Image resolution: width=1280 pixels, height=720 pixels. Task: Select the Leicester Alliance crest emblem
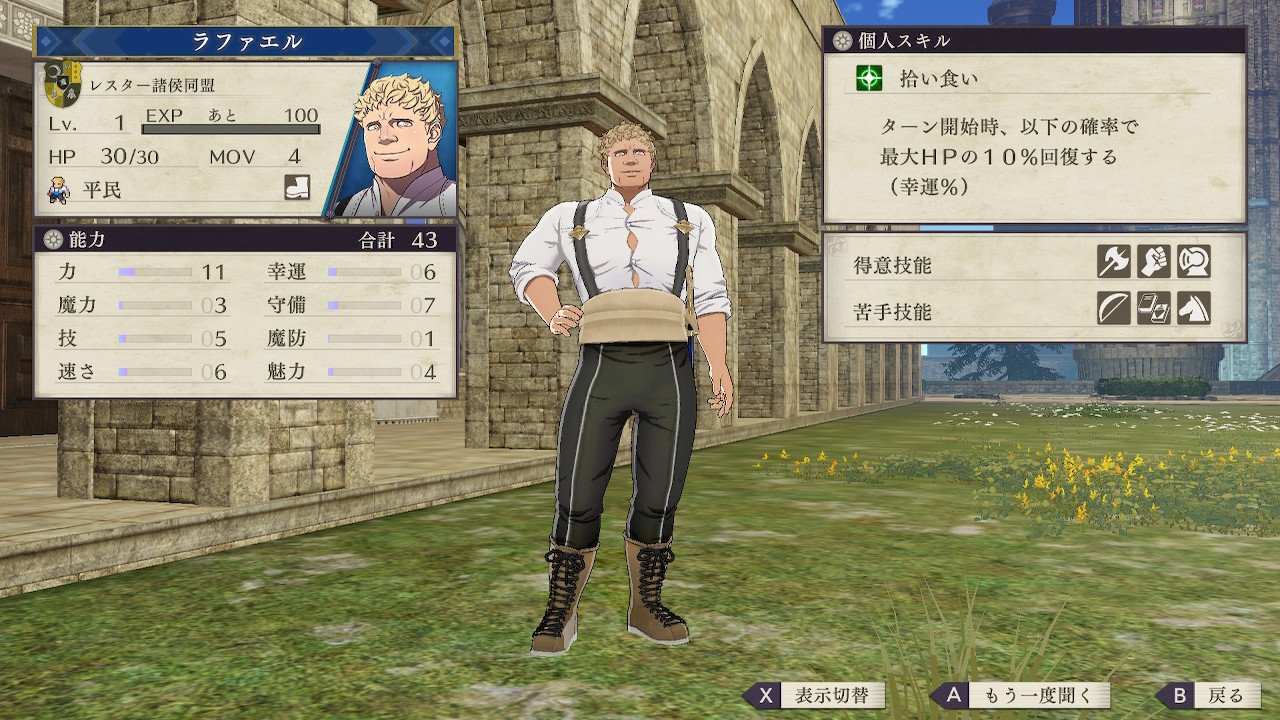(x=64, y=84)
